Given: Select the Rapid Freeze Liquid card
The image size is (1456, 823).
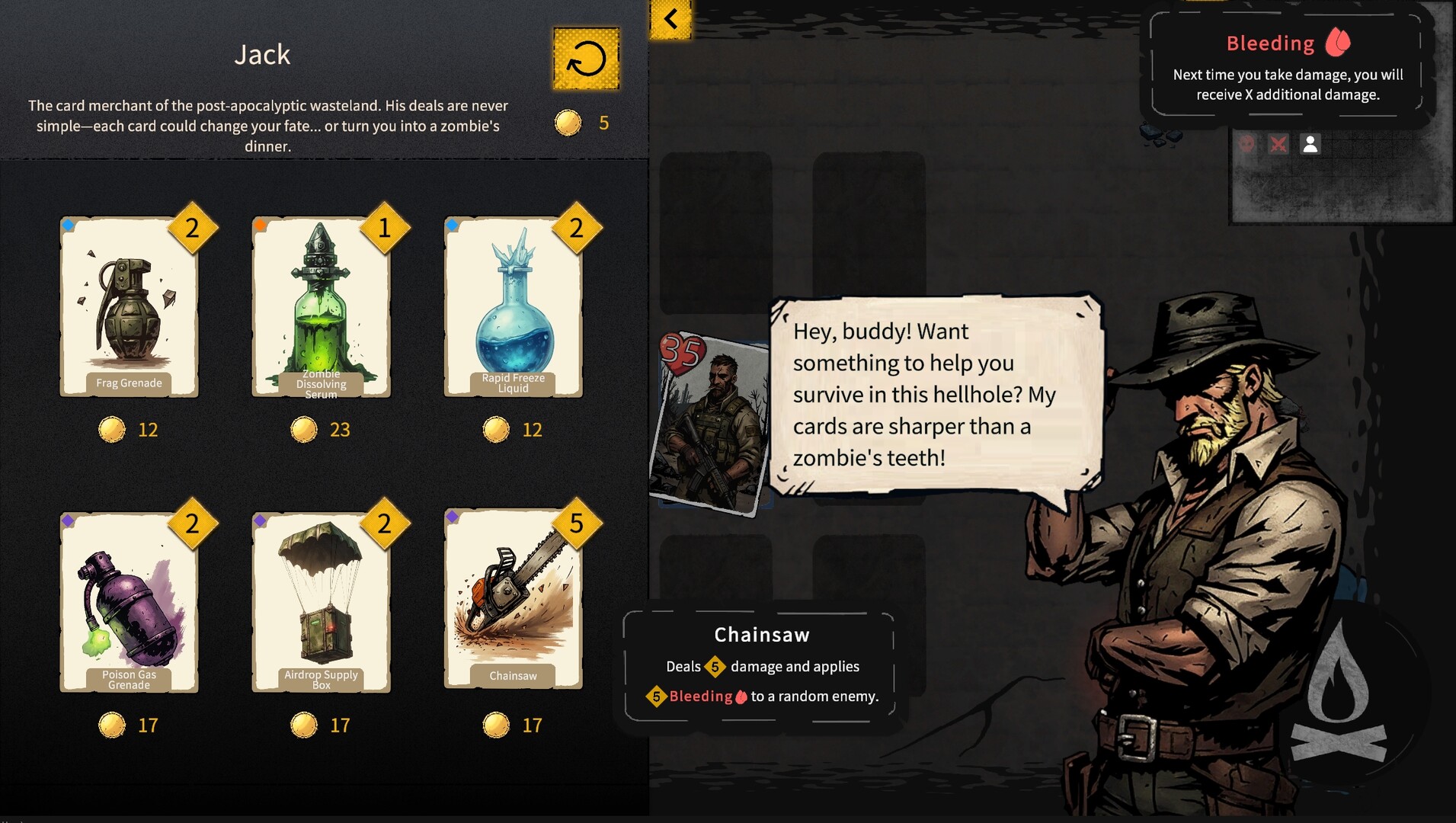Looking at the screenshot, I should coord(512,308).
